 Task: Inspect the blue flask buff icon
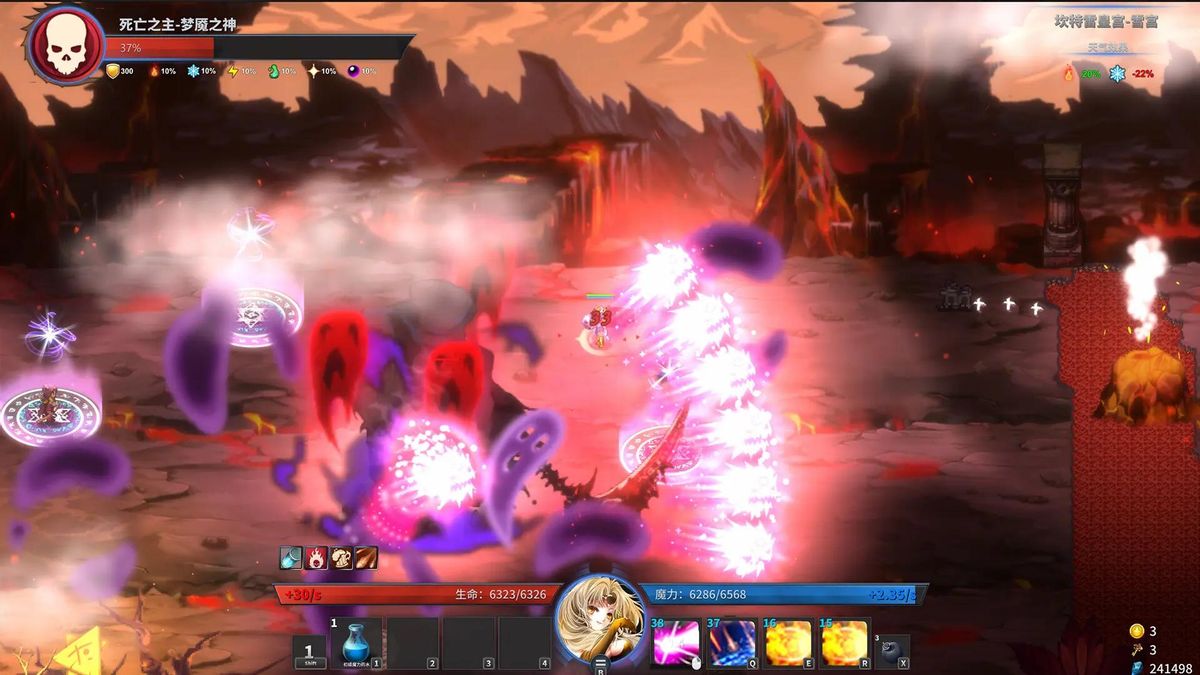tap(291, 558)
